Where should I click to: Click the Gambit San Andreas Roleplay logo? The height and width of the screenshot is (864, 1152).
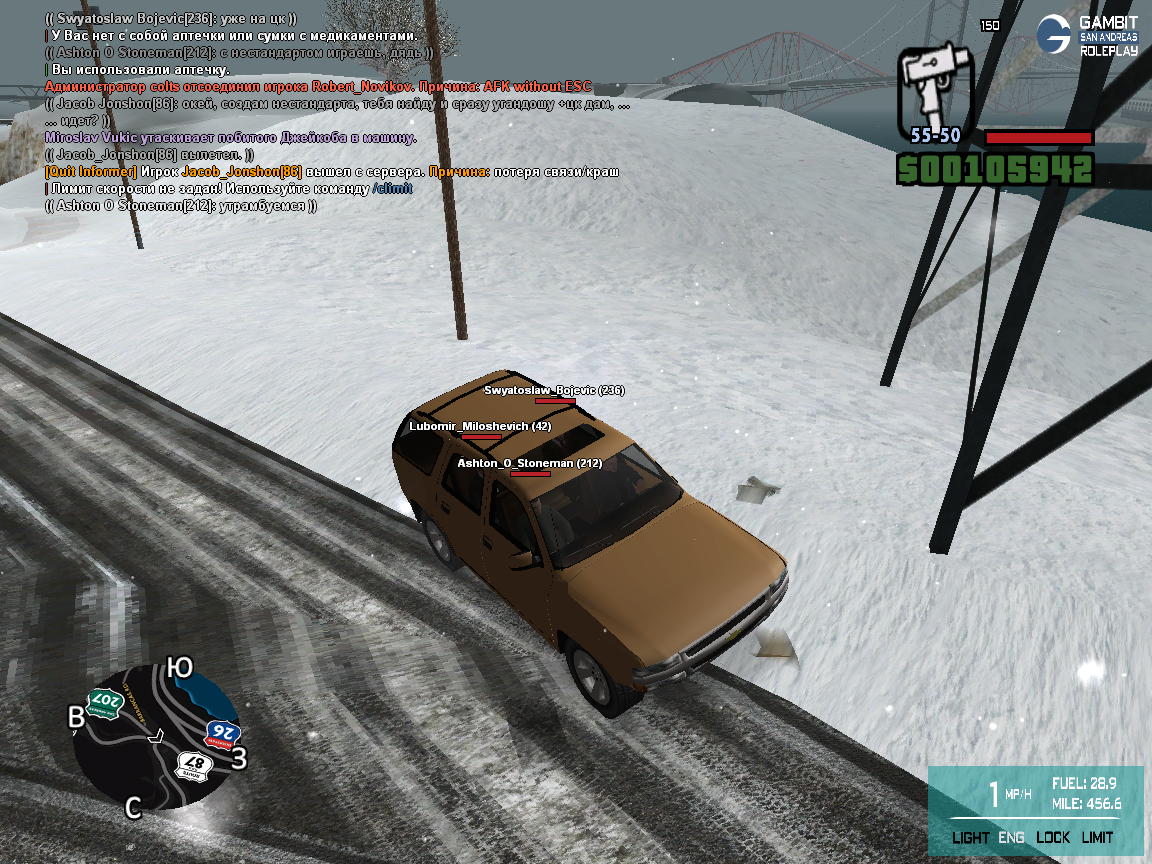(x=1086, y=35)
